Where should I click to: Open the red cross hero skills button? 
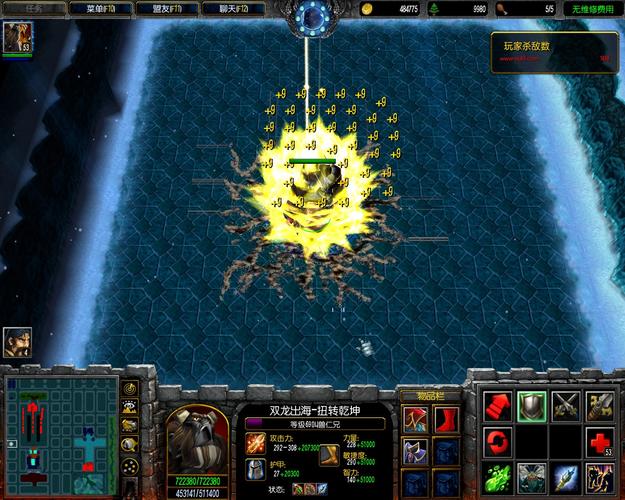pyautogui.click(x=601, y=440)
